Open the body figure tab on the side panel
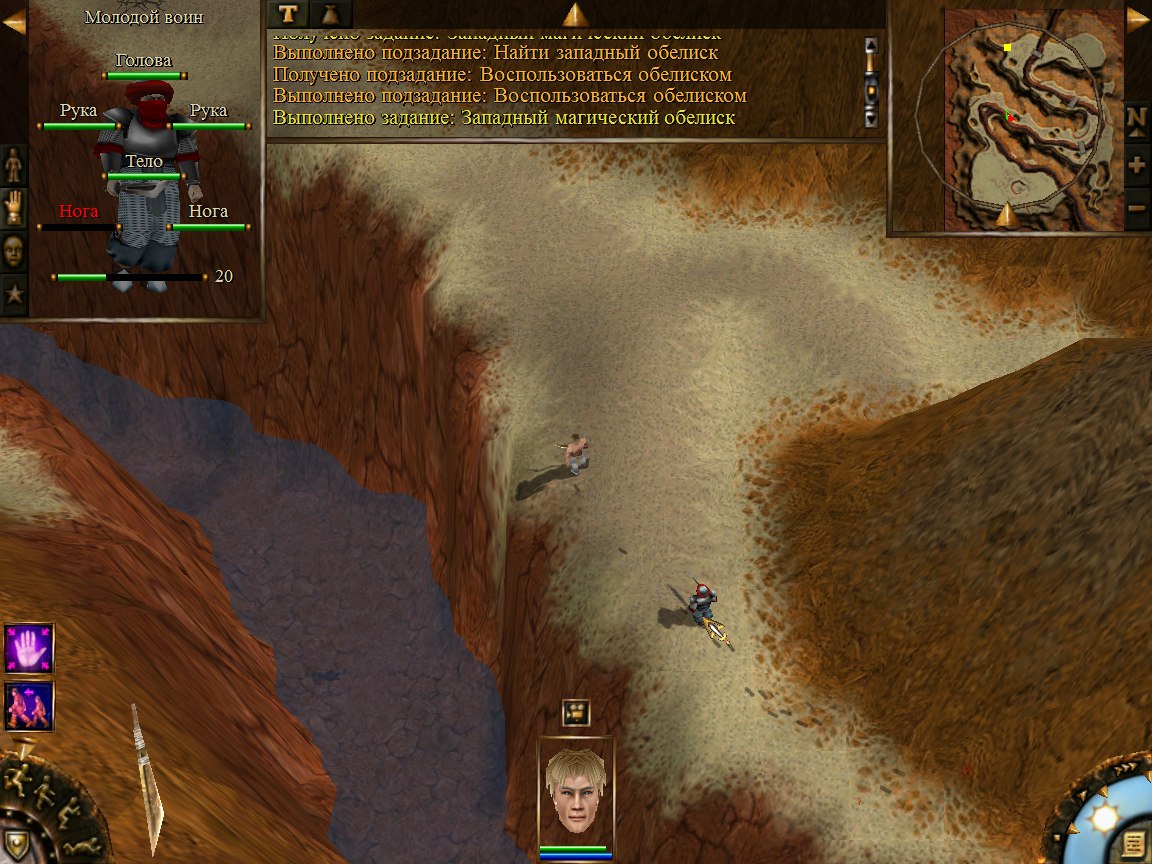The image size is (1152, 864). coord(14,164)
